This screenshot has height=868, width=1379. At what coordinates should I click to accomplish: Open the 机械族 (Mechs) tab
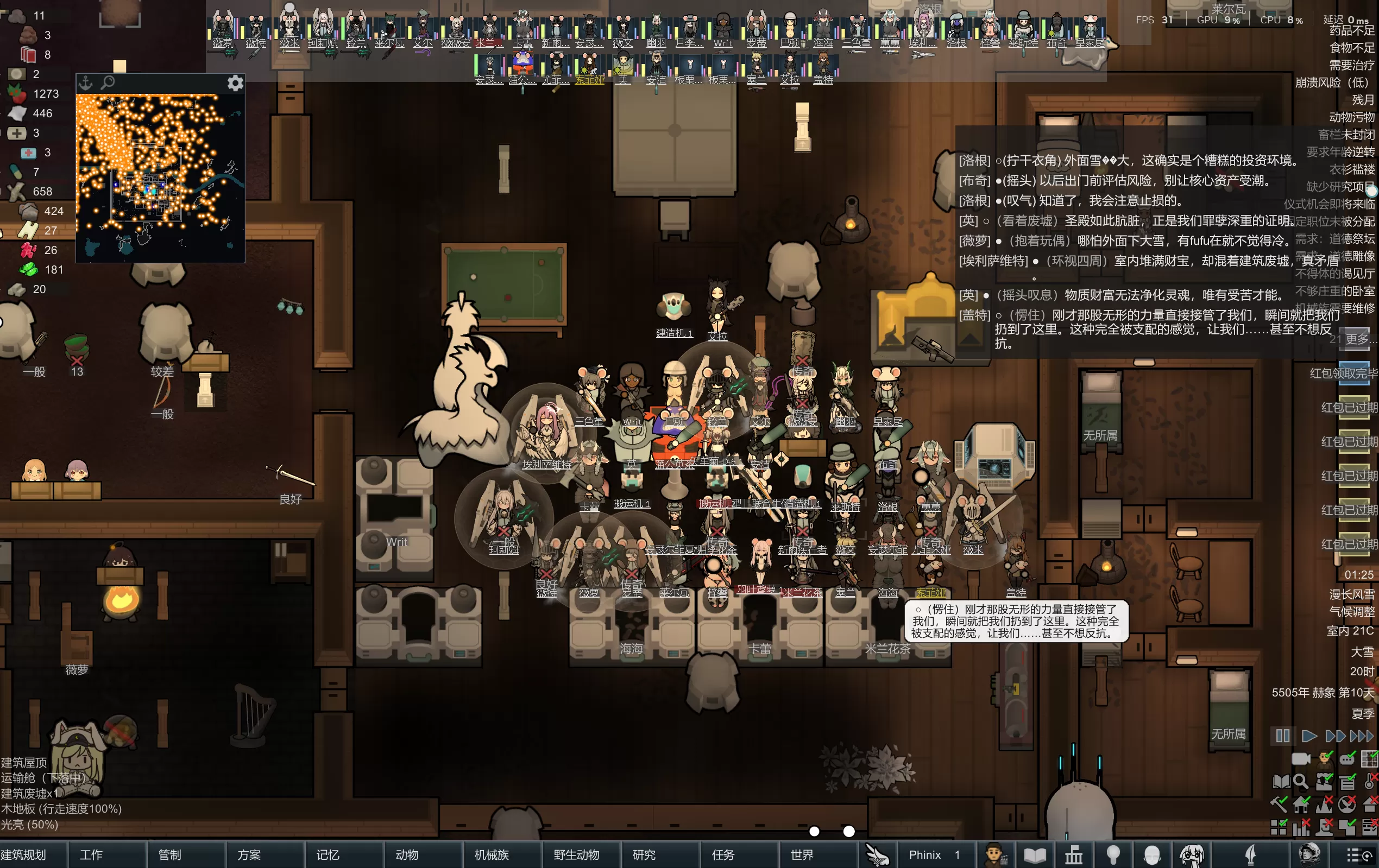pyautogui.click(x=492, y=855)
